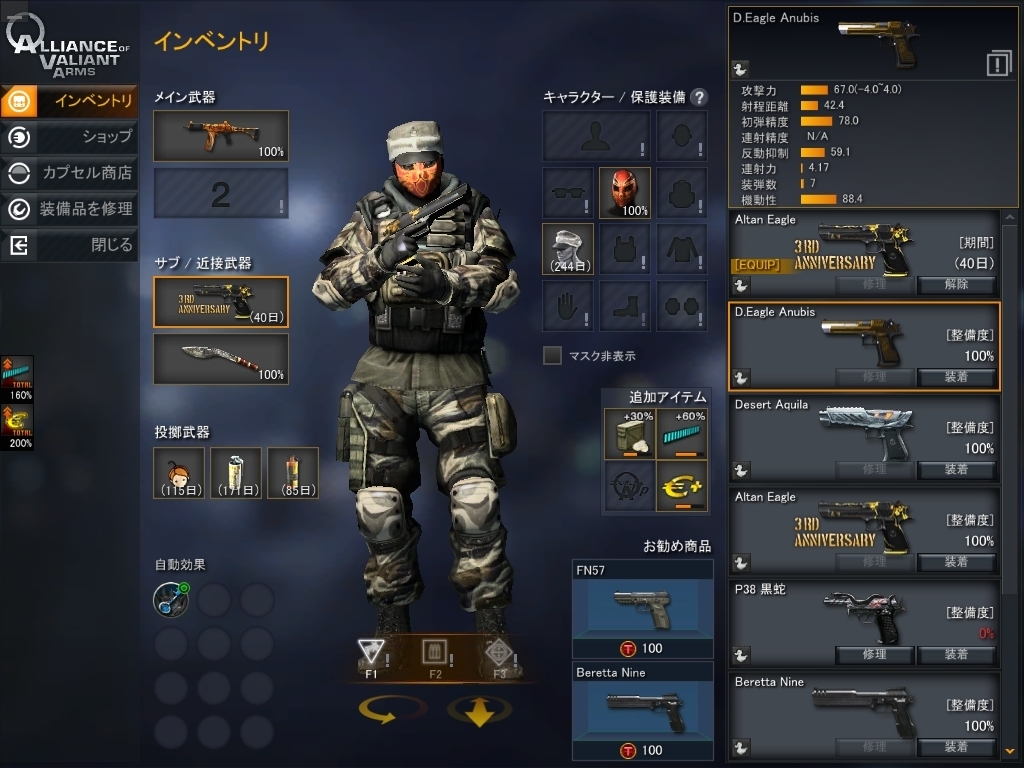Go to カプセル商店
The image size is (1024, 768).
(68, 173)
